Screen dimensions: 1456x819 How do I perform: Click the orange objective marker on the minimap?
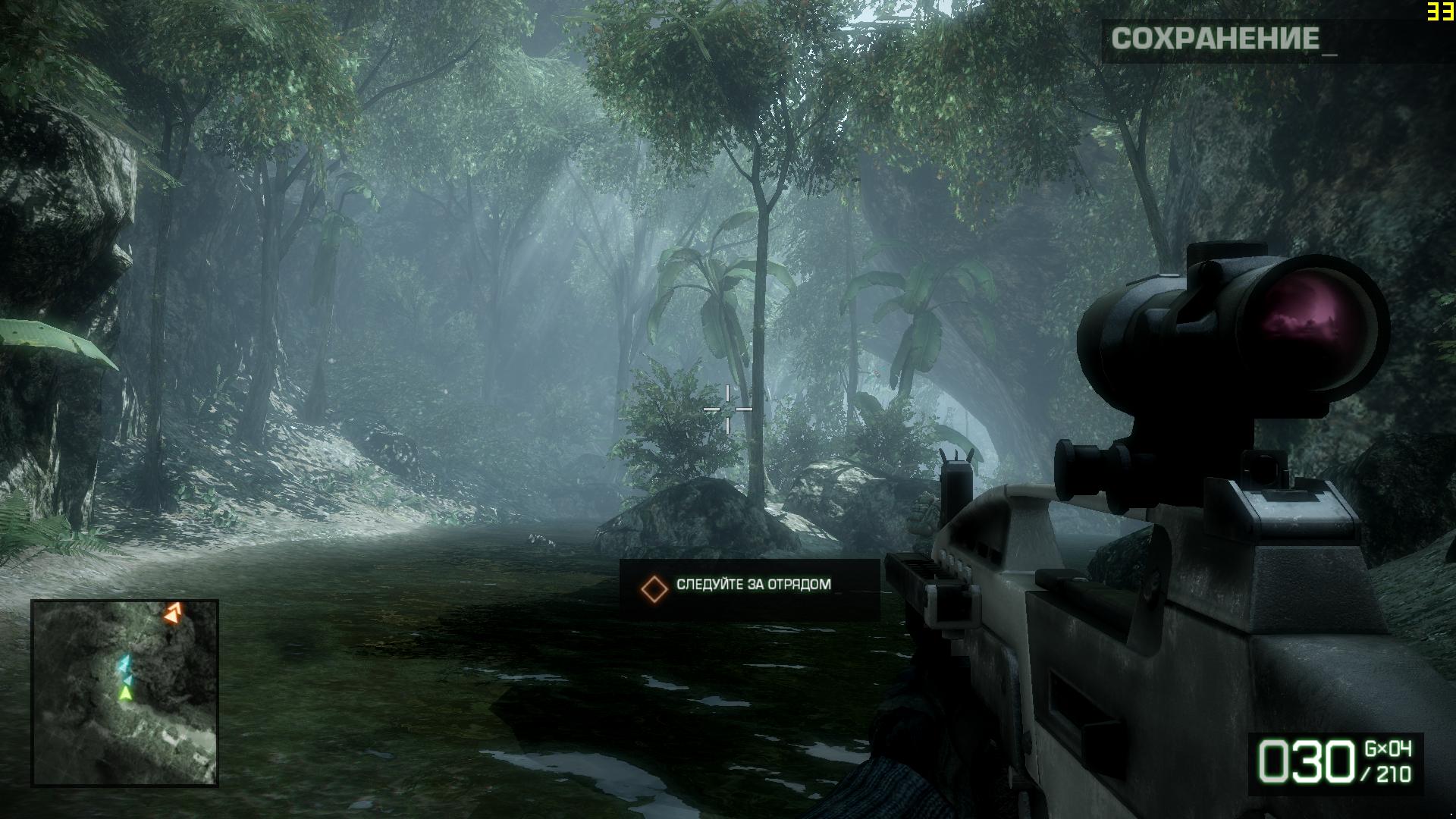(173, 613)
